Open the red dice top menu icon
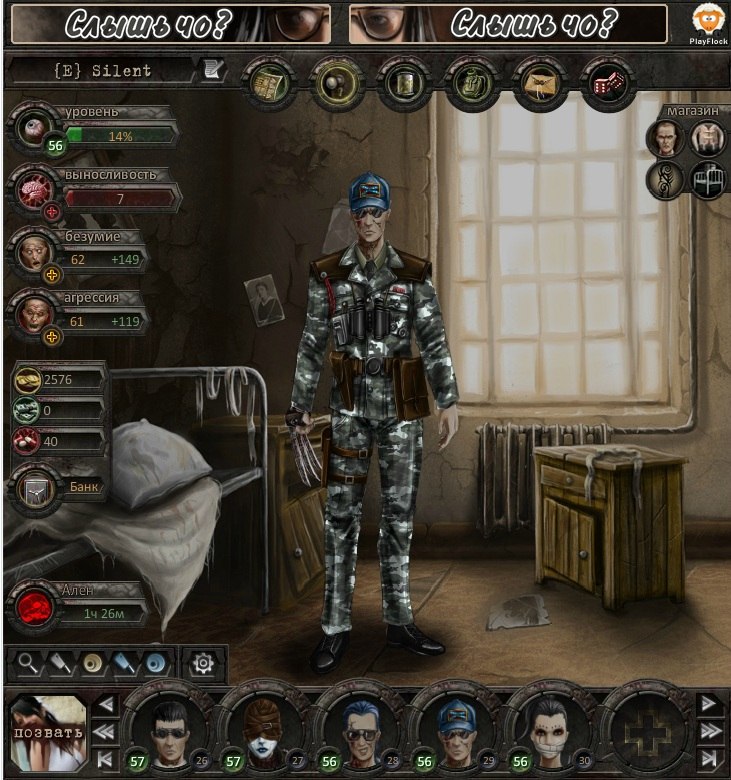 click(606, 79)
